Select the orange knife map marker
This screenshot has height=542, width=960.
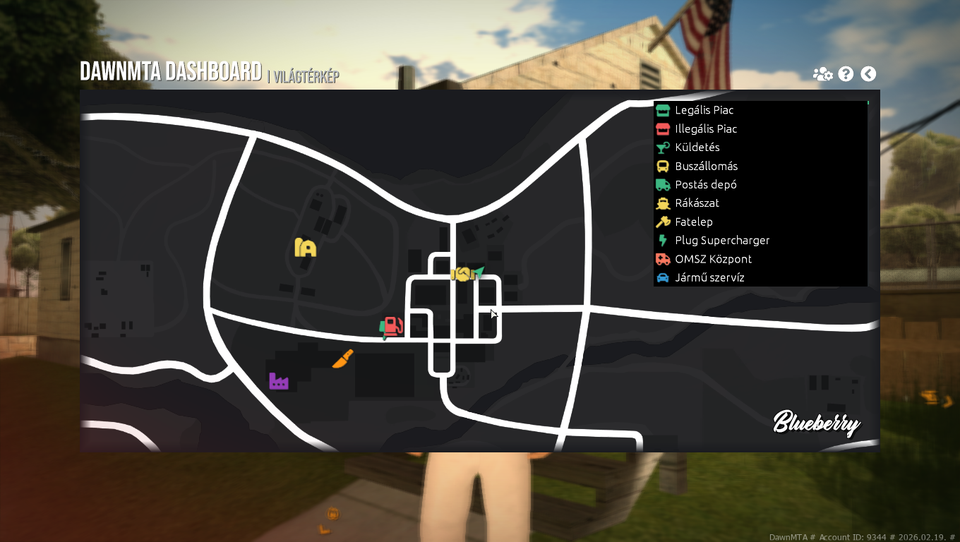pos(343,358)
